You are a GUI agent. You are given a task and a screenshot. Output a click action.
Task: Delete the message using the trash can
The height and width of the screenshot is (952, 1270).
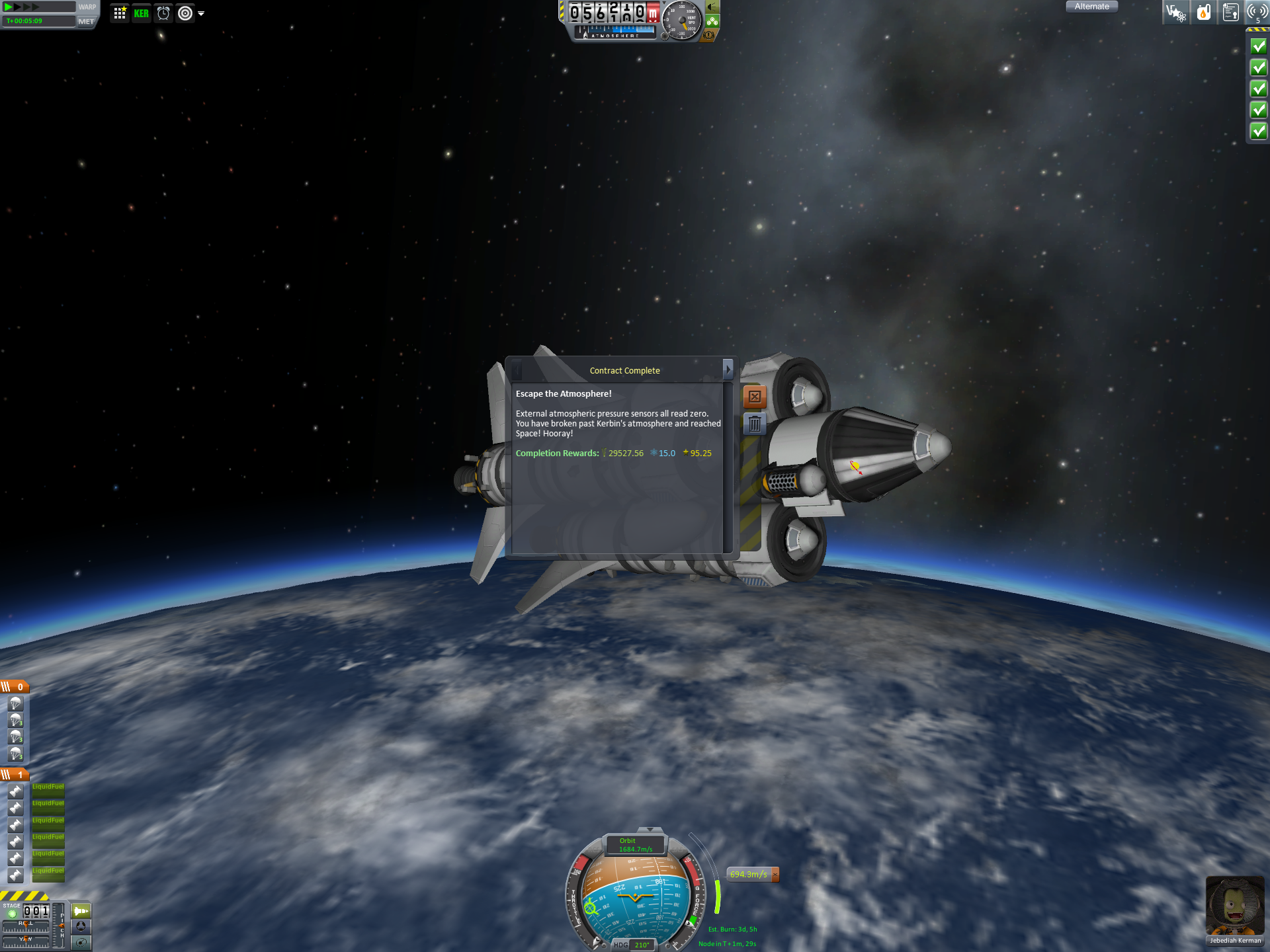(755, 424)
